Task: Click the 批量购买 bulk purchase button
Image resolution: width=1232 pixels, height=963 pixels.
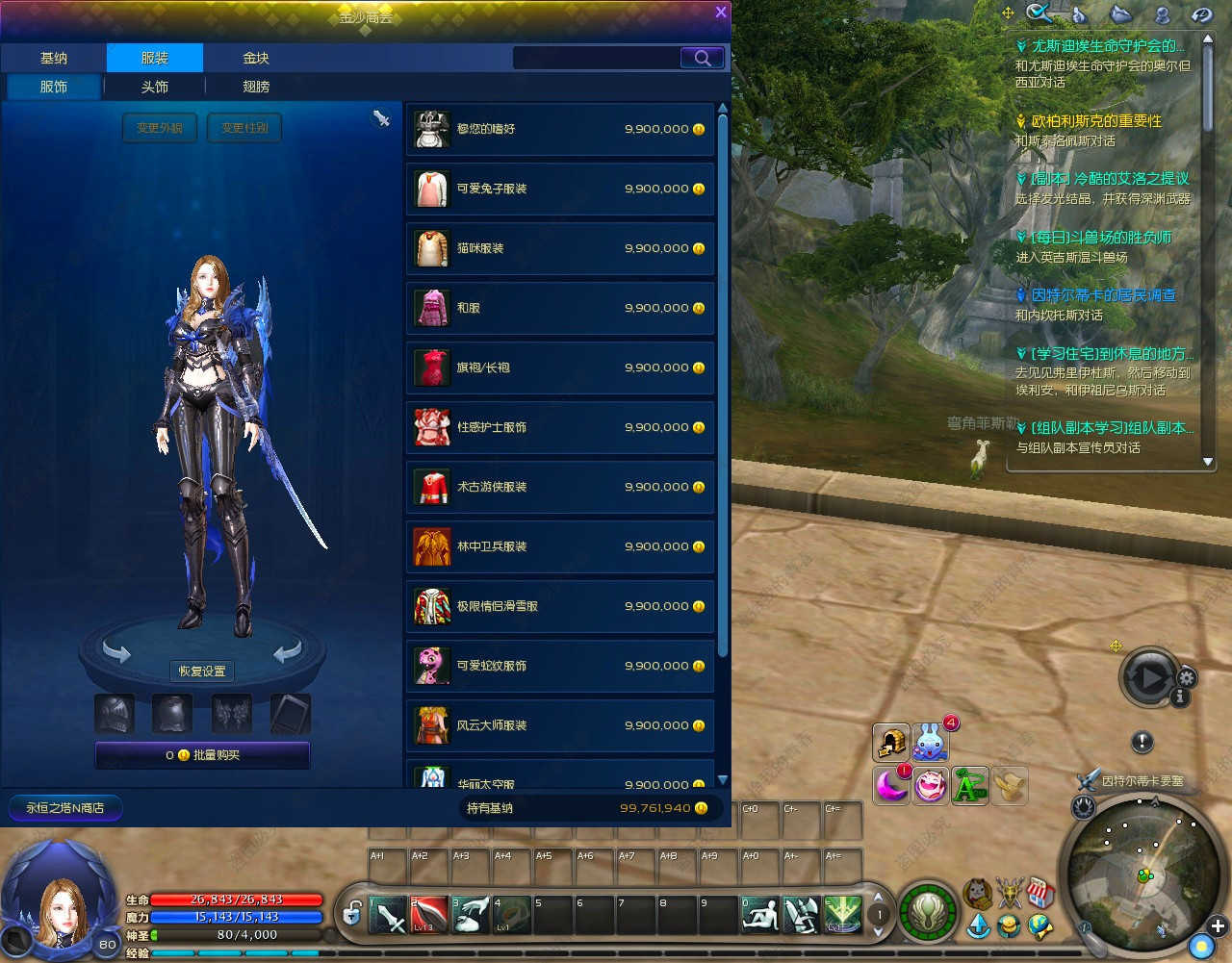Action: click(x=202, y=755)
